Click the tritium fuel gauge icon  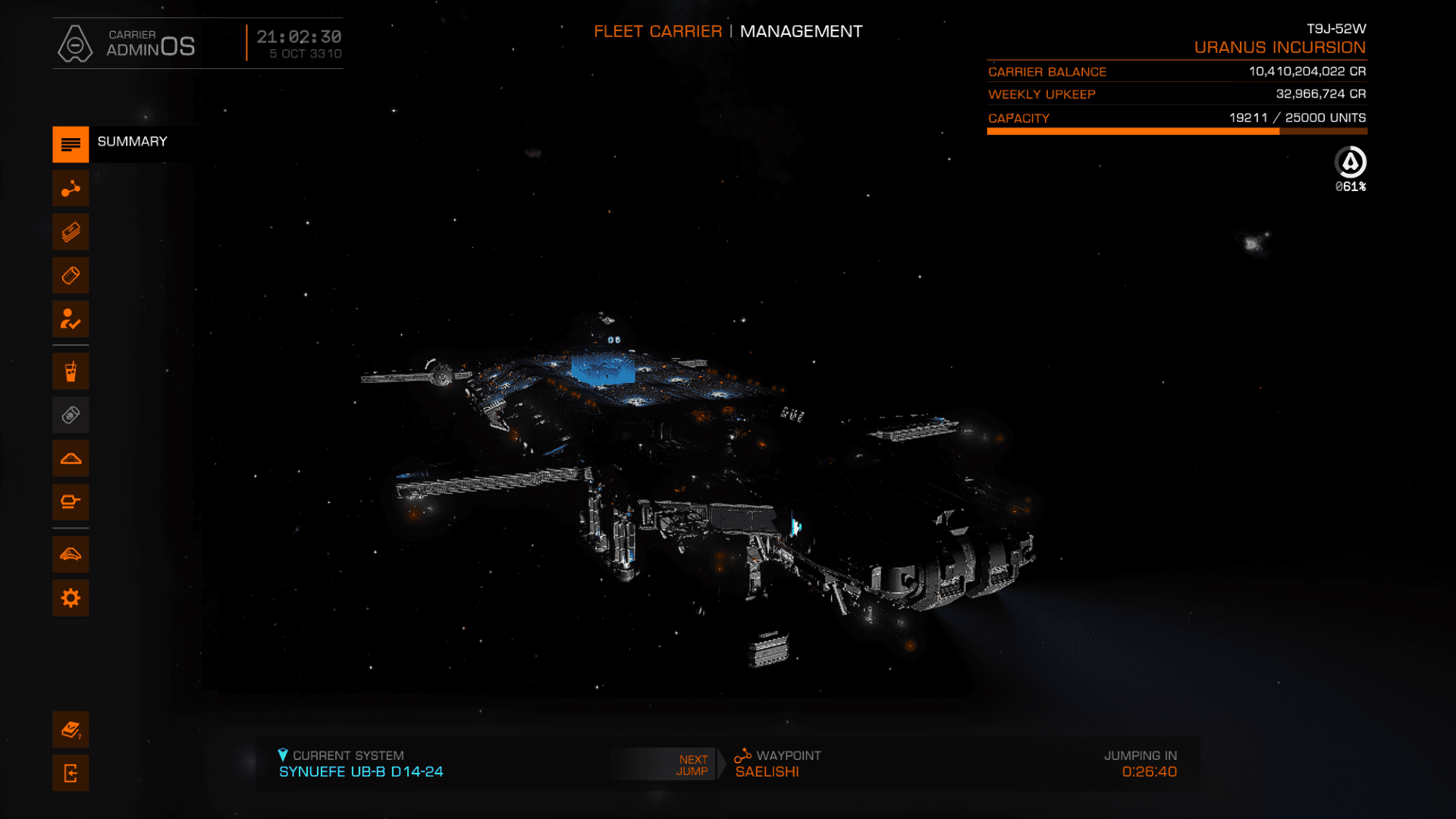(x=1350, y=162)
